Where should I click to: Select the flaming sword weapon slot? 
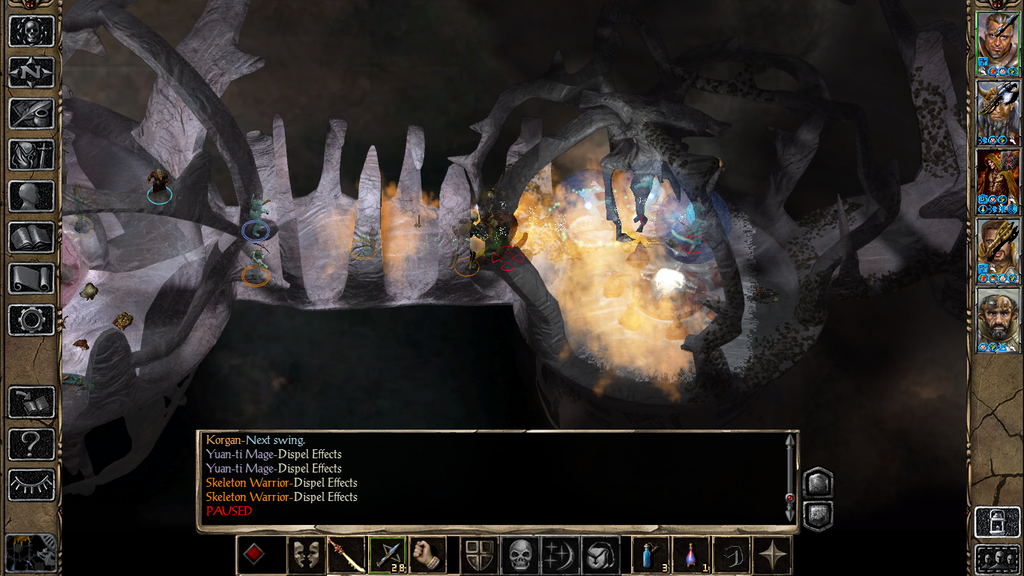pyautogui.click(x=346, y=555)
